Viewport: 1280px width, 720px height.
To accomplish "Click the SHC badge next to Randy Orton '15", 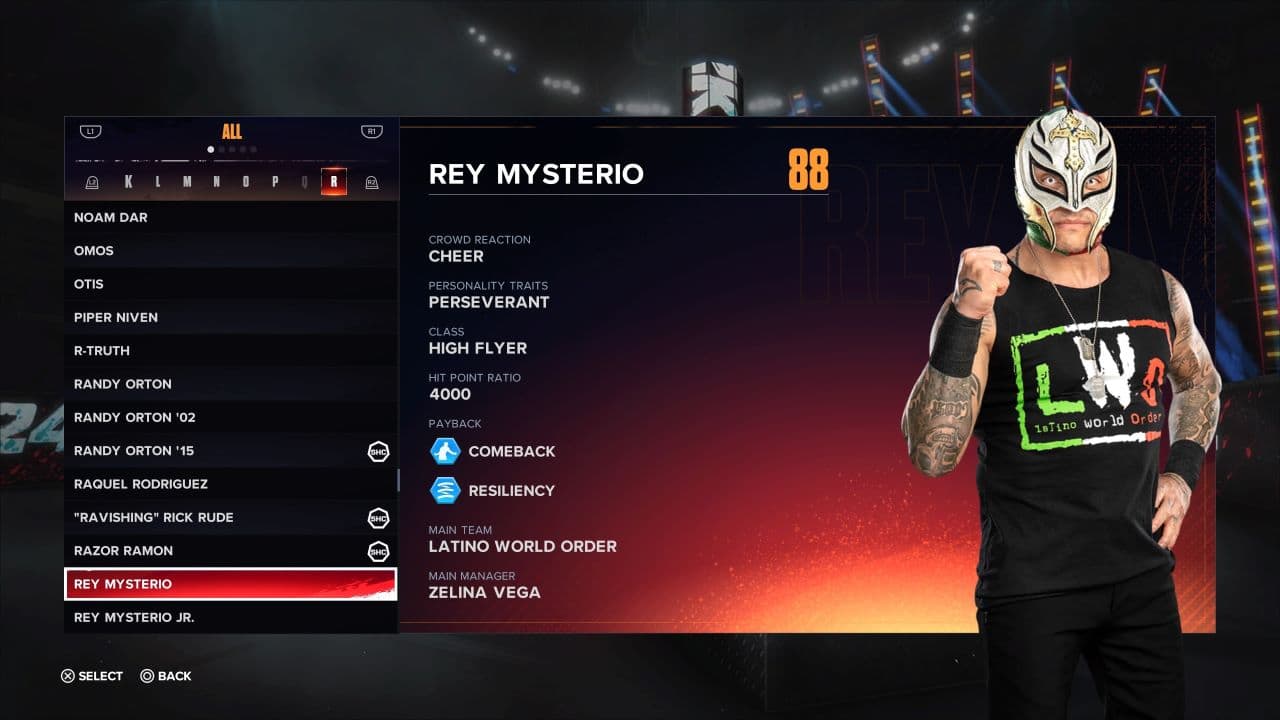I will pyautogui.click(x=377, y=451).
